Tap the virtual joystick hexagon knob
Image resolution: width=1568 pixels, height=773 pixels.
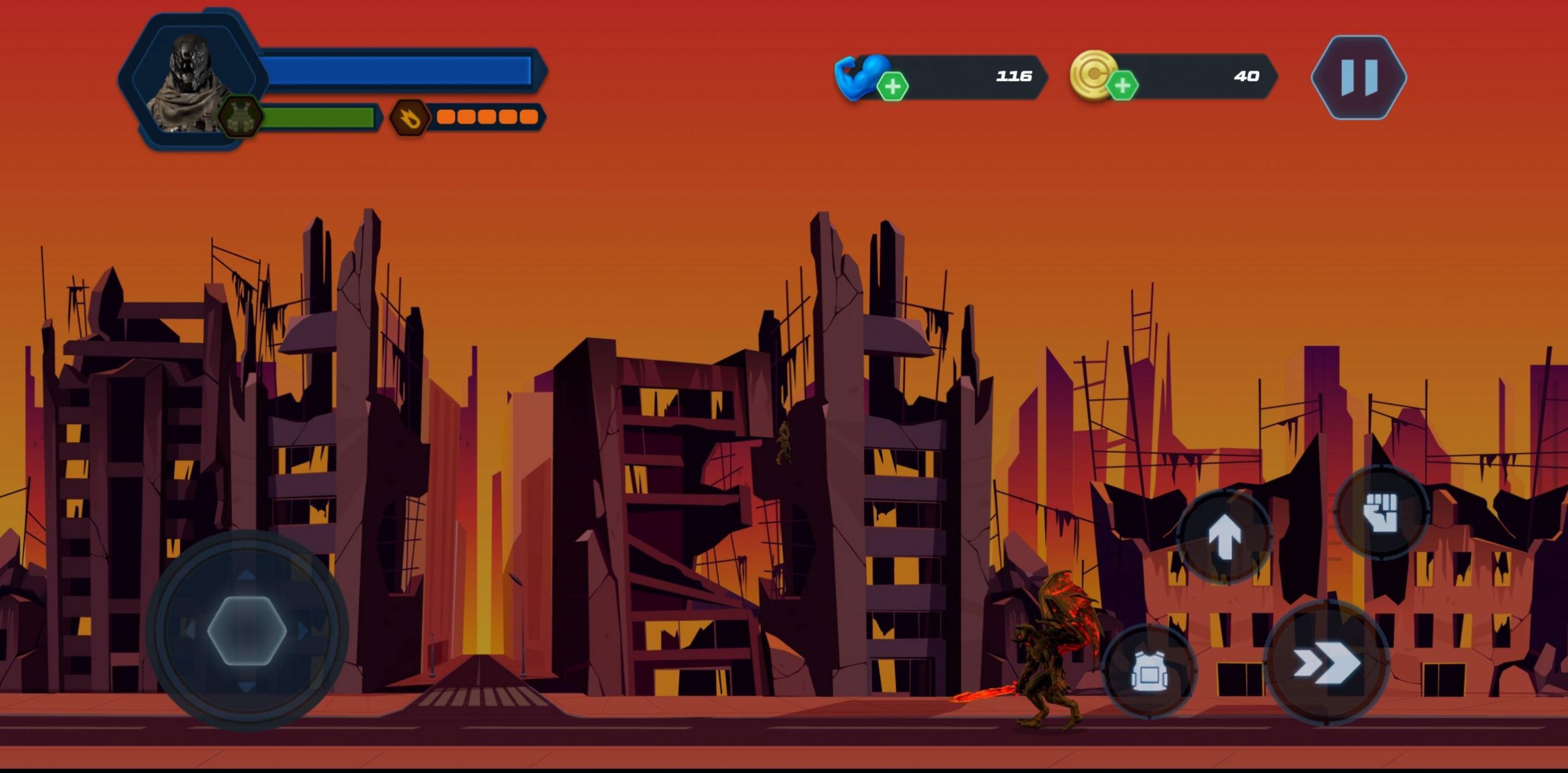(246, 631)
